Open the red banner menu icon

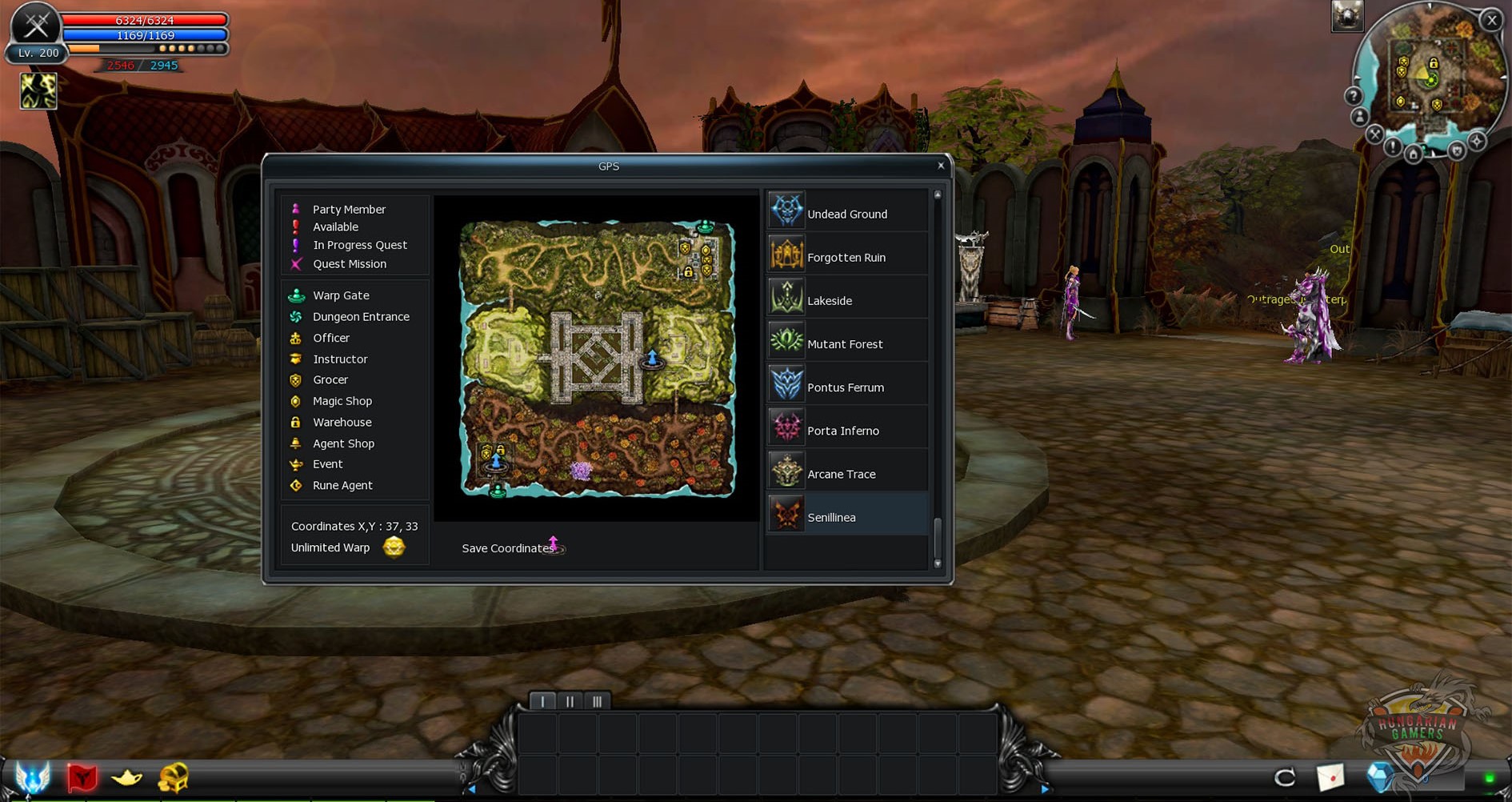[x=82, y=777]
